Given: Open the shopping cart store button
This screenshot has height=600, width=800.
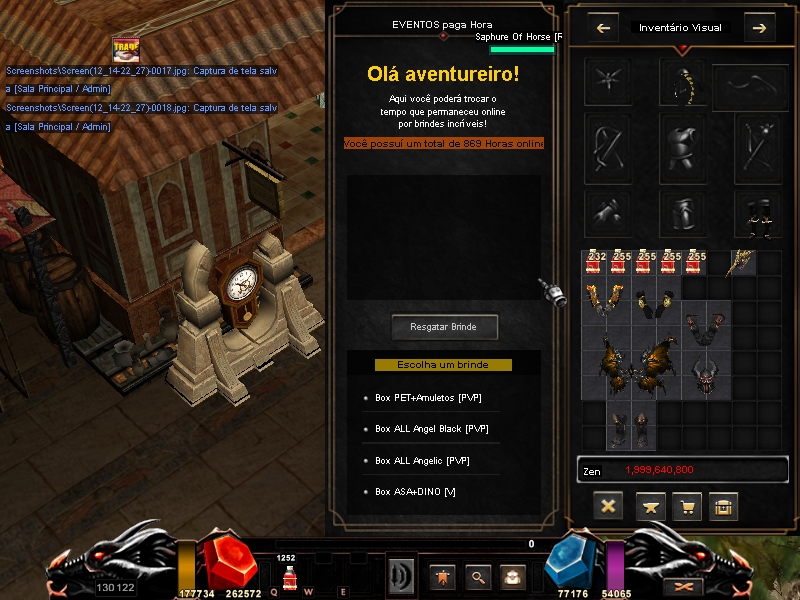Looking at the screenshot, I should coord(687,506).
